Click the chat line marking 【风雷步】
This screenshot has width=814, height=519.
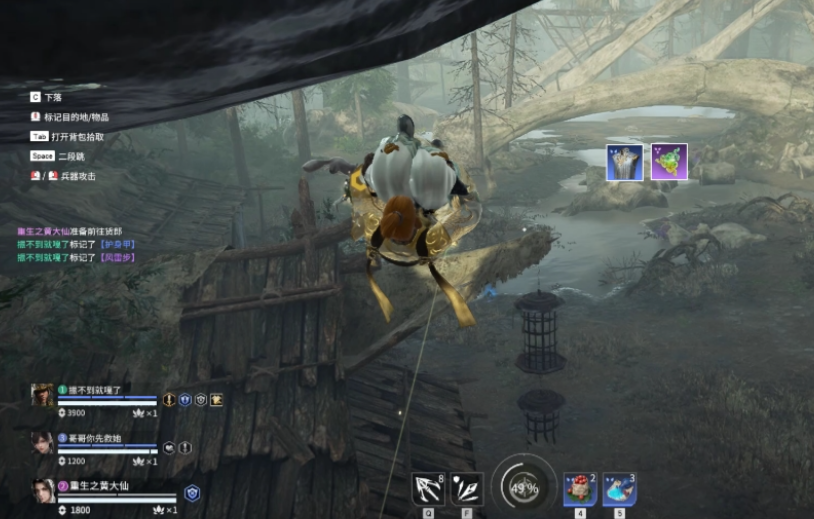coord(74,257)
